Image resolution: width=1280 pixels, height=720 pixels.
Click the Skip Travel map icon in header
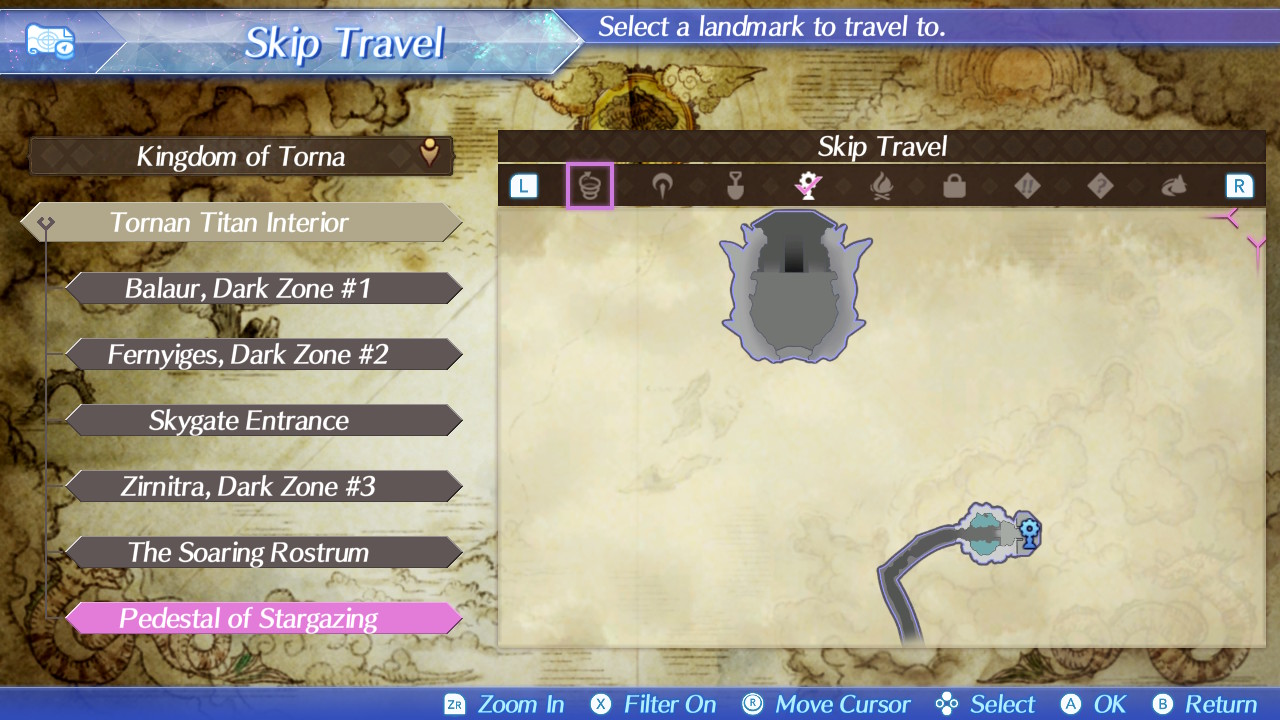[x=50, y=43]
